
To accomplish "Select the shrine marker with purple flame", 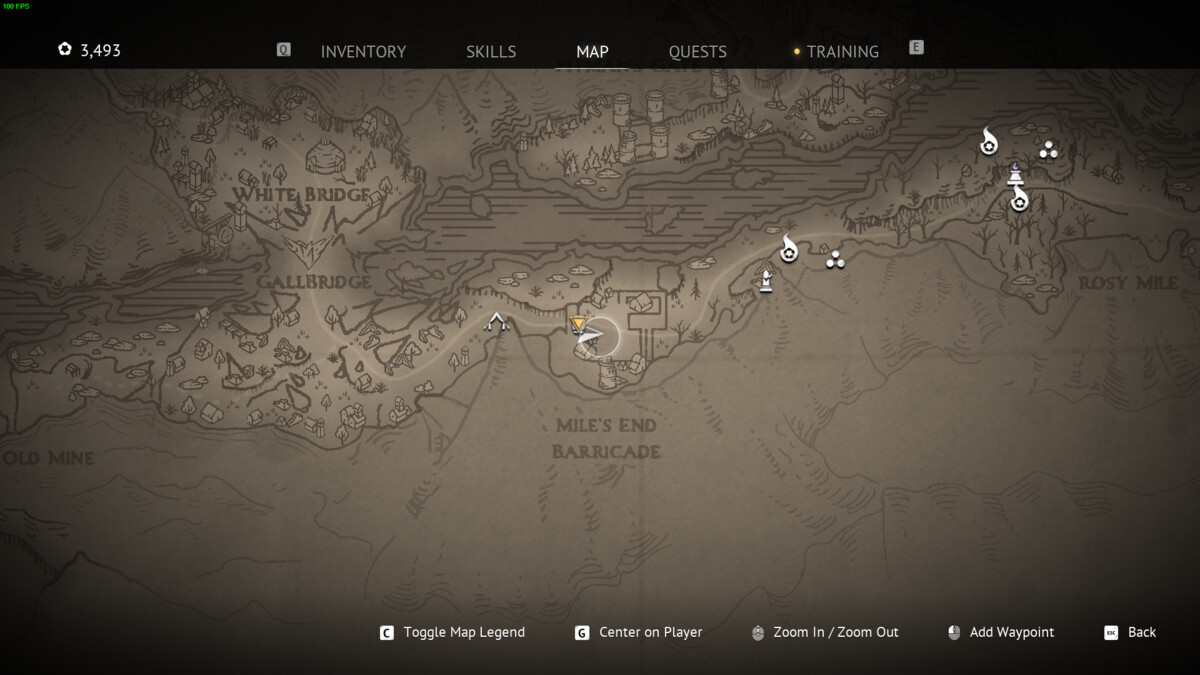I will (x=1015, y=174).
